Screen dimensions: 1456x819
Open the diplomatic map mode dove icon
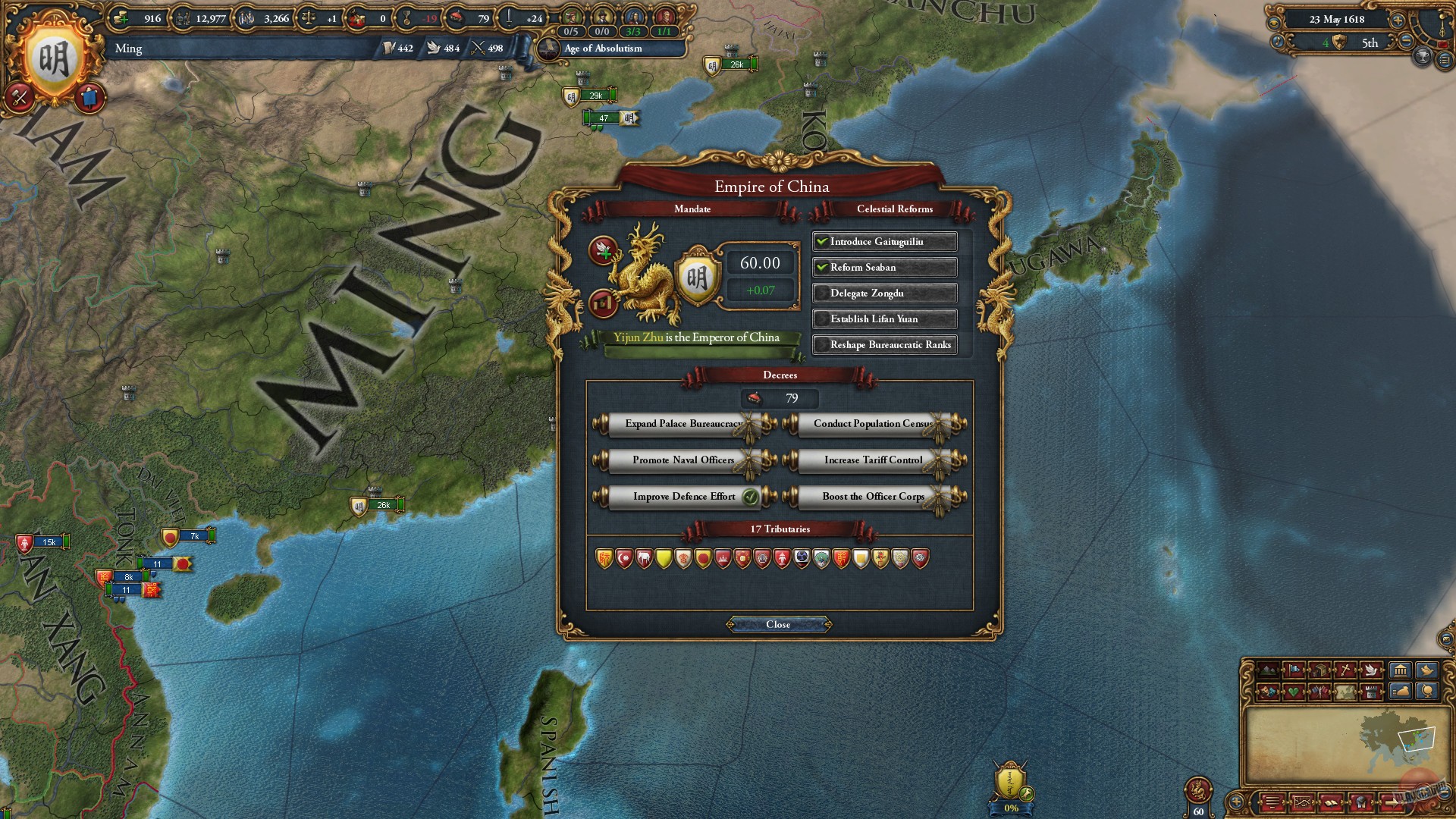(1371, 670)
